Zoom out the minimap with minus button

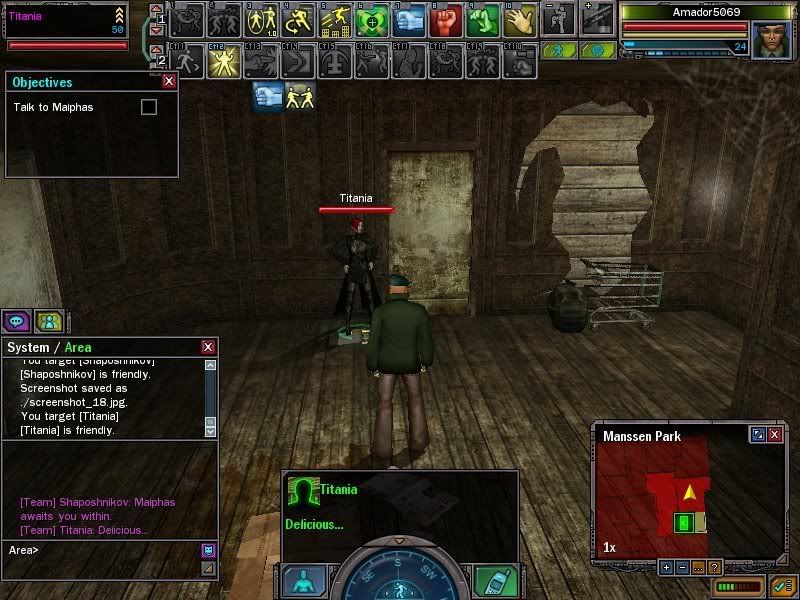682,567
